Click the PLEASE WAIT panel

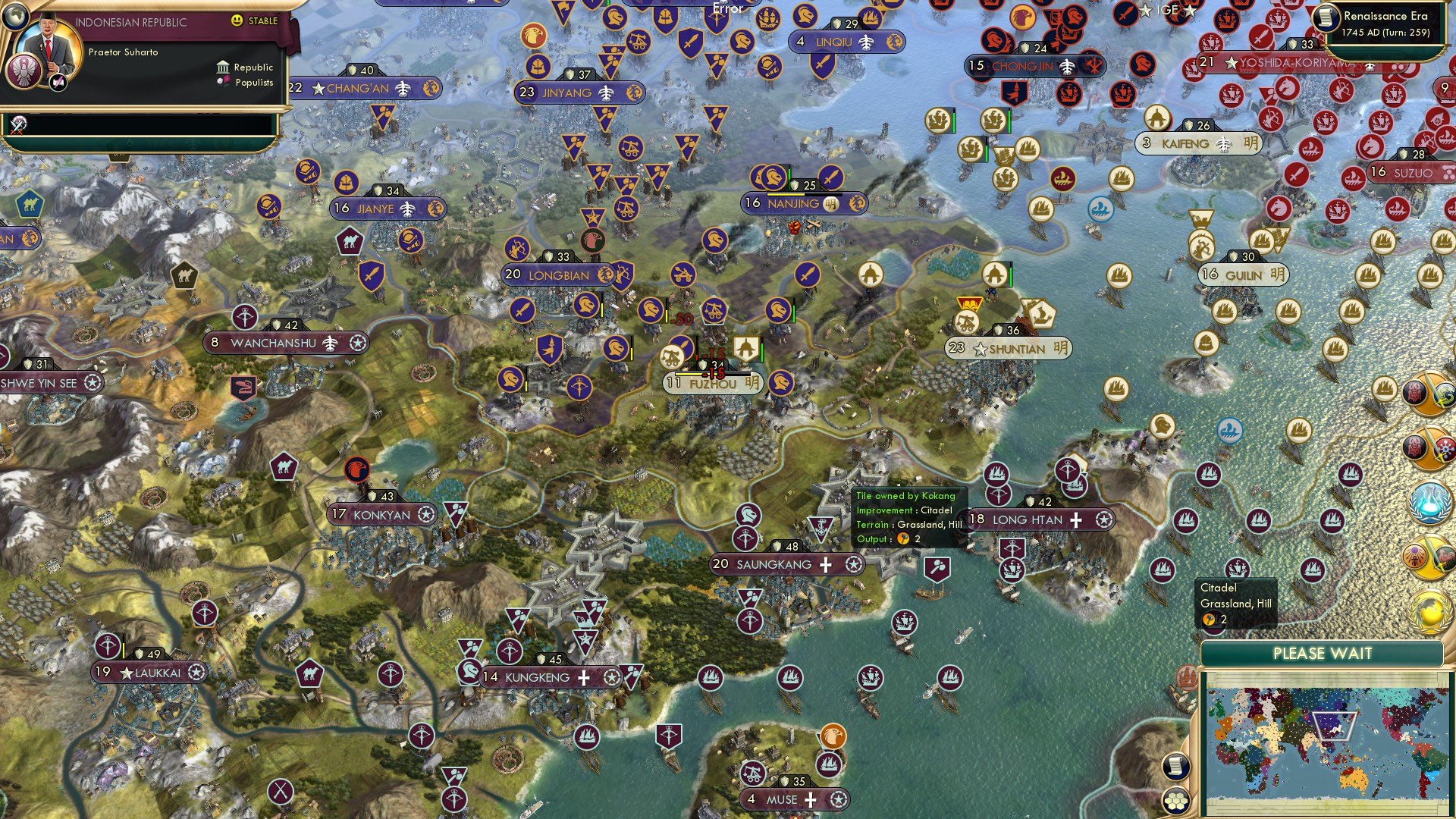[x=1324, y=653]
